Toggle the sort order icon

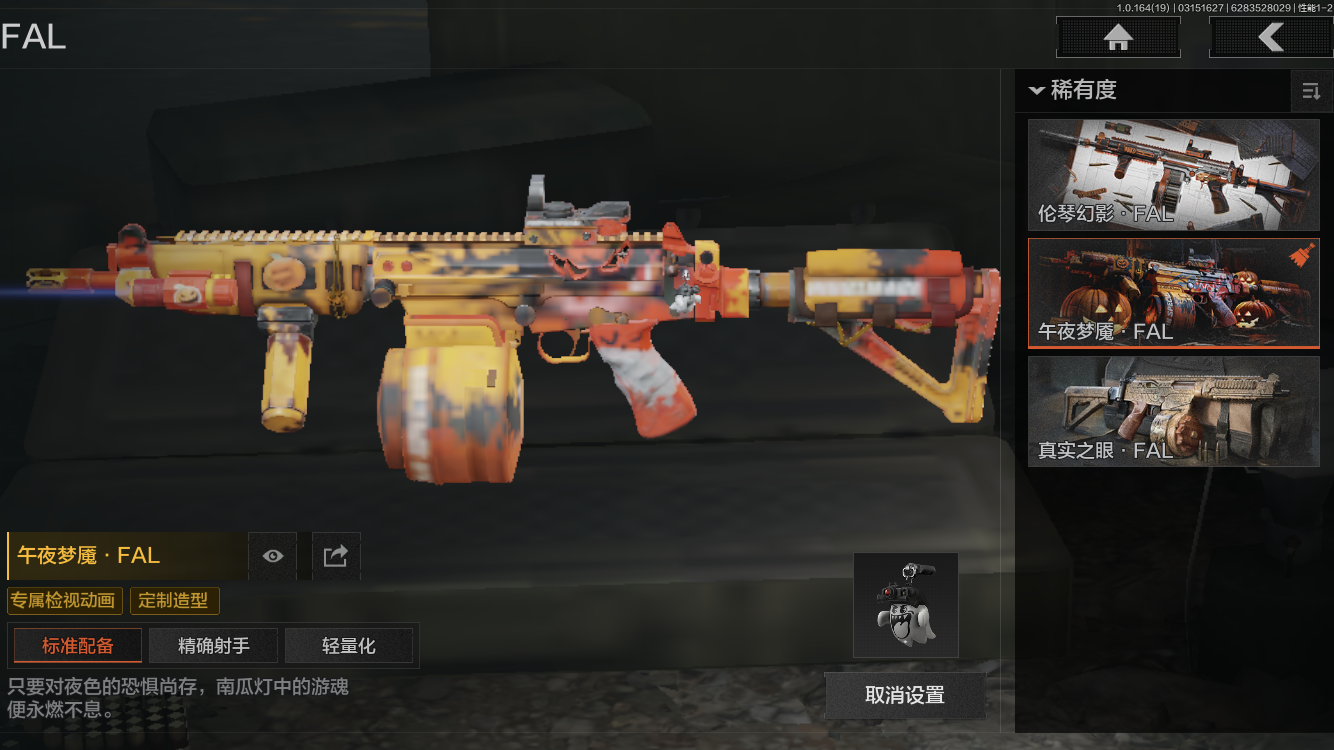(x=1310, y=91)
